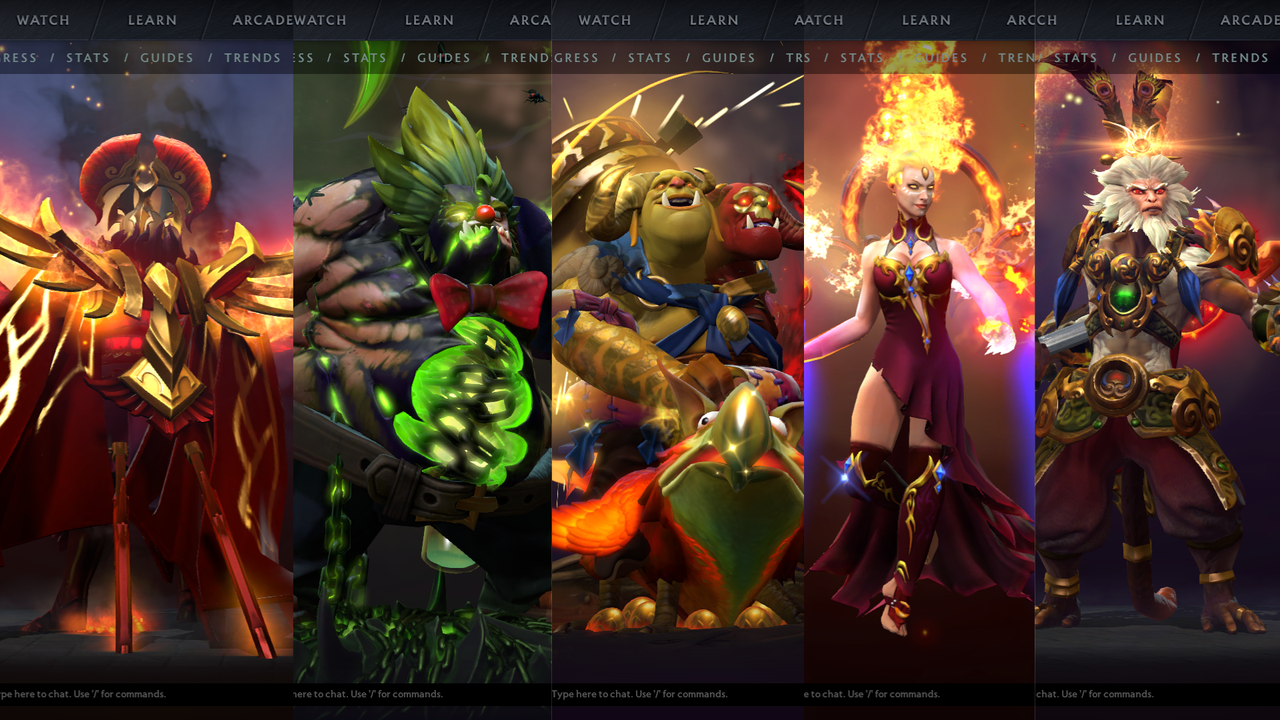Screen dimensions: 1280x720
Task: Open the WATCH tab above the Ogre Magi
Action: click(x=603, y=20)
